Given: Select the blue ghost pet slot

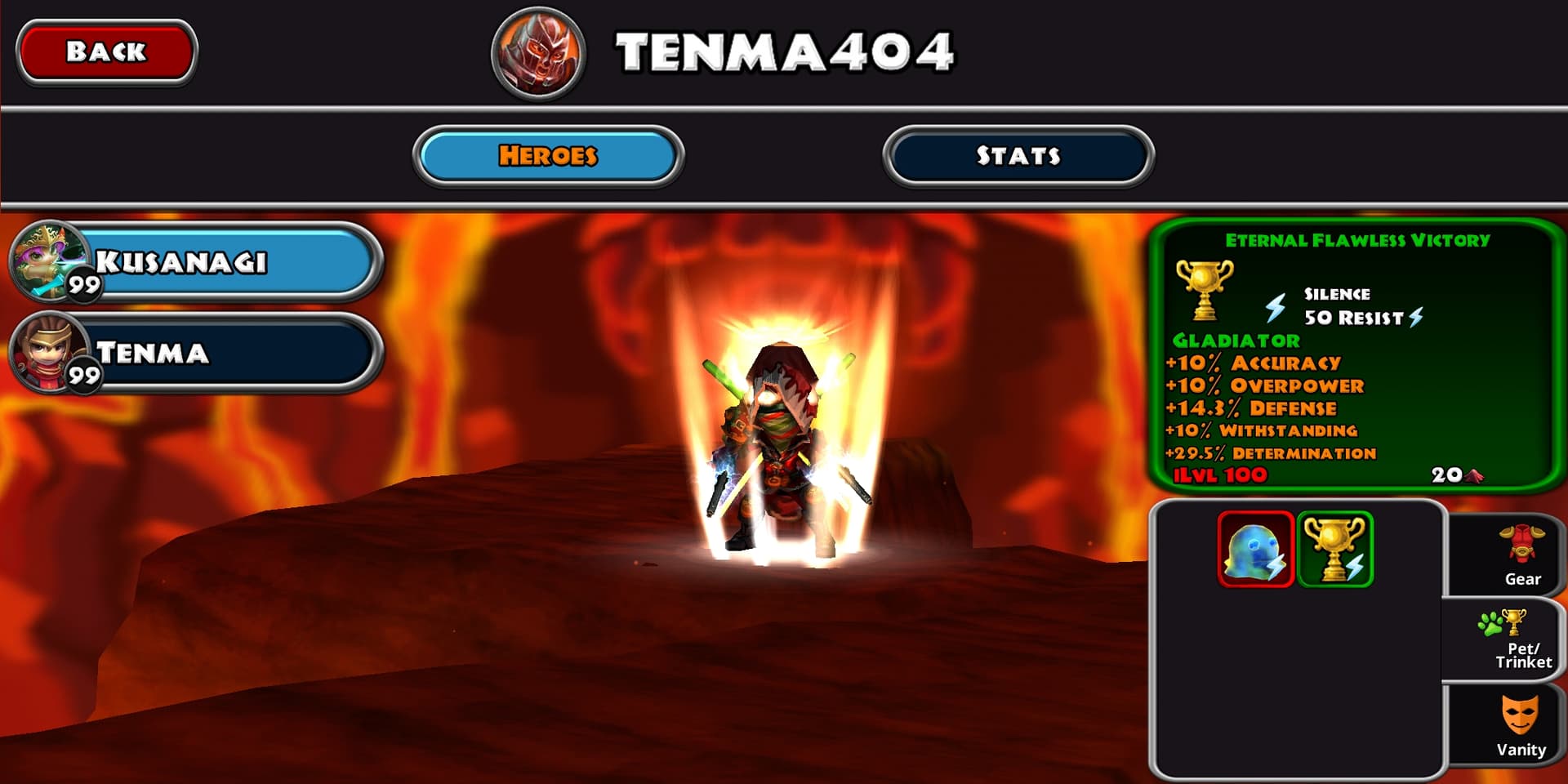Looking at the screenshot, I should [1255, 550].
